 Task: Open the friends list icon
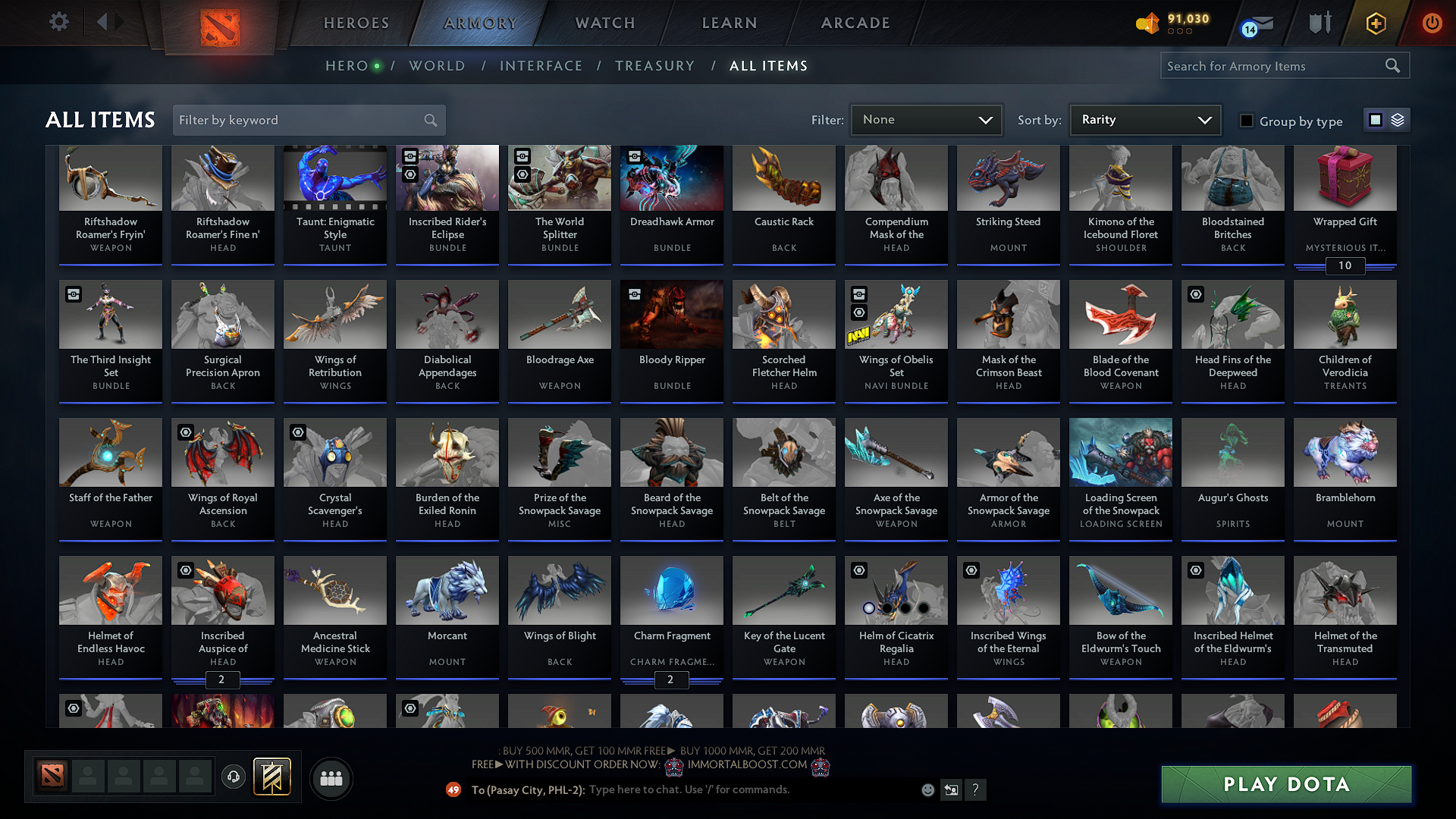point(331,778)
